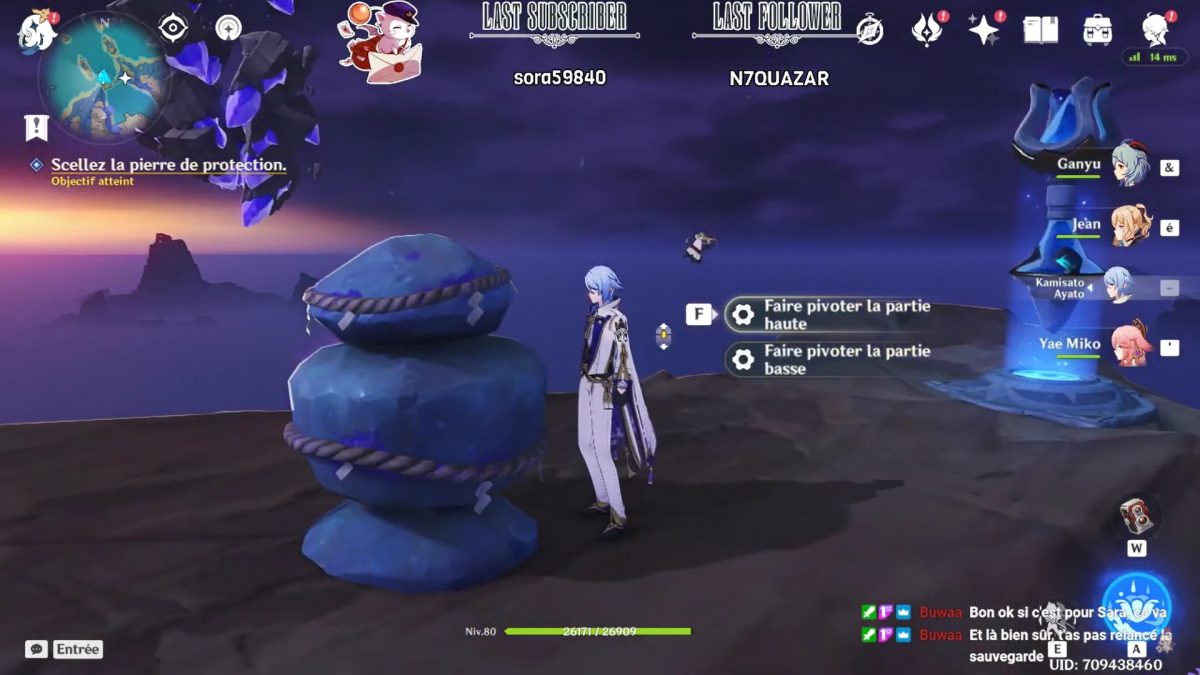Use the red gadget item icon
Image resolution: width=1200 pixels, height=675 pixels.
click(x=1137, y=514)
